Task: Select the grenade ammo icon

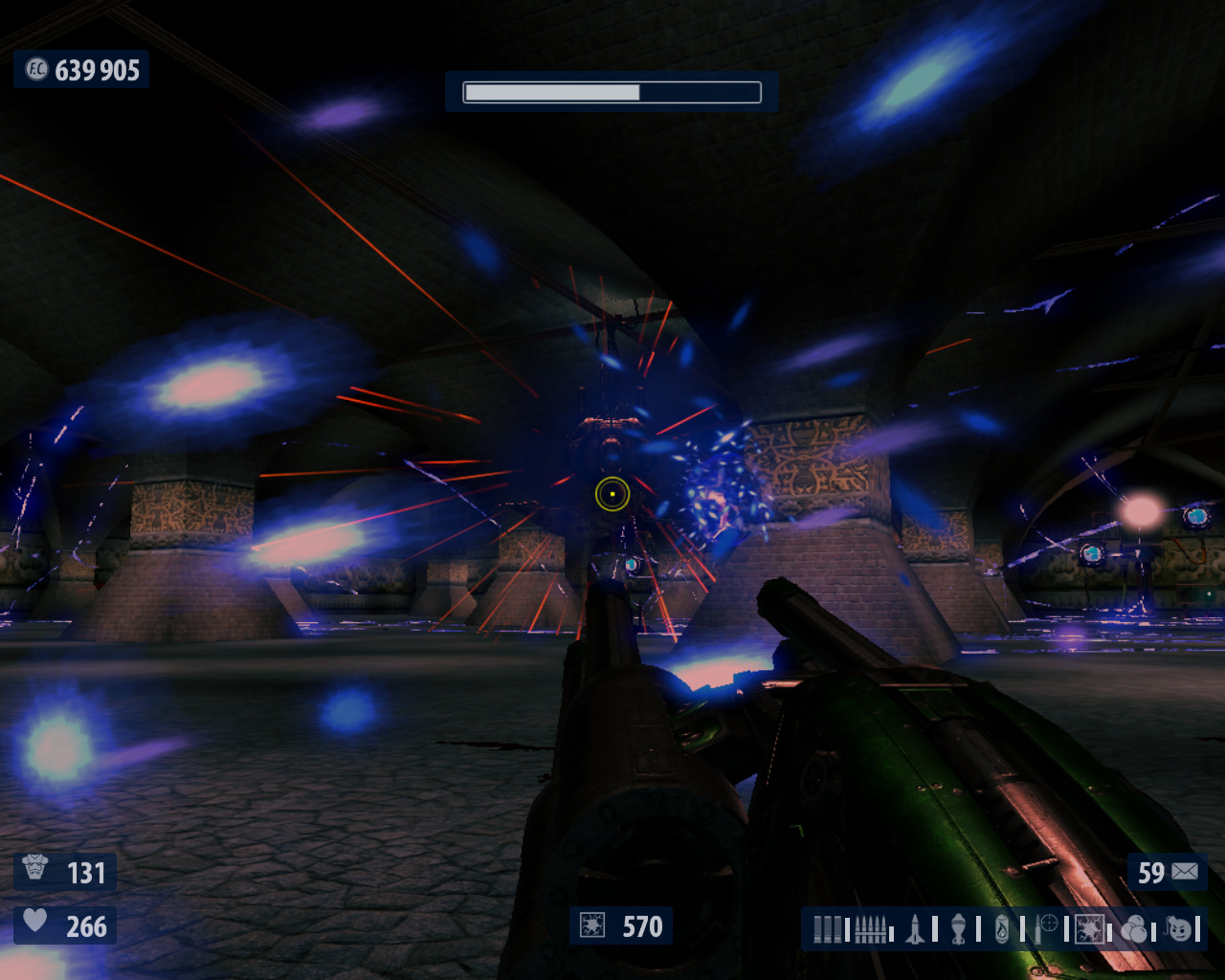Action: 958,928
